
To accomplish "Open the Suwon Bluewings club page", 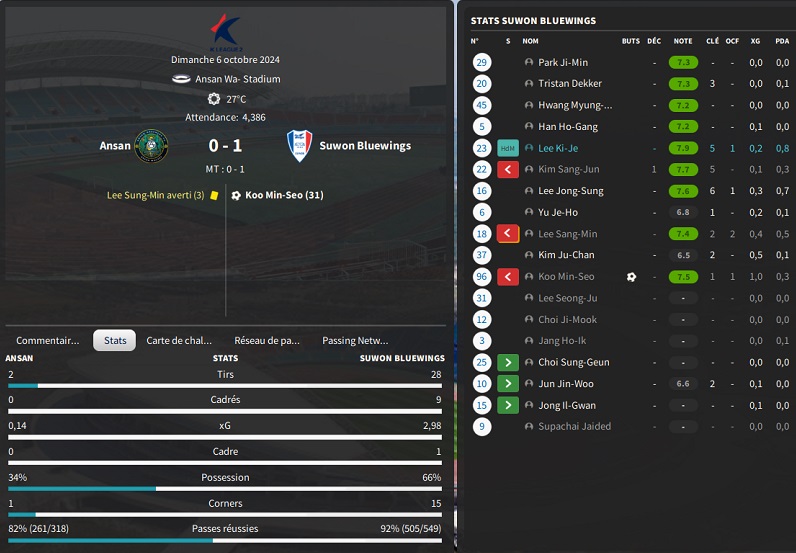I will click(x=364, y=146).
